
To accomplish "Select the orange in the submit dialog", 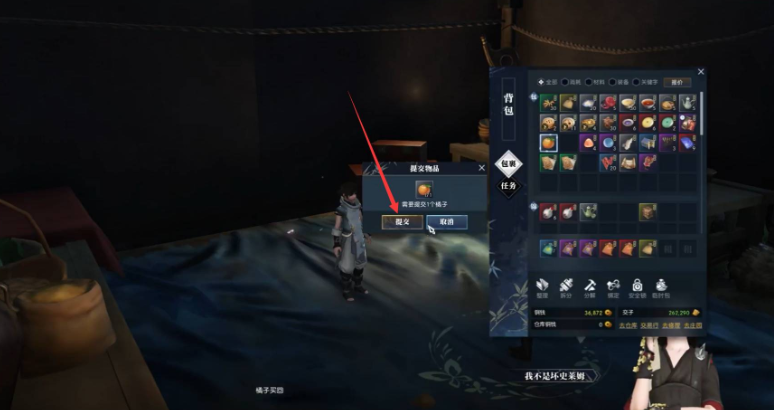I will pos(423,188).
